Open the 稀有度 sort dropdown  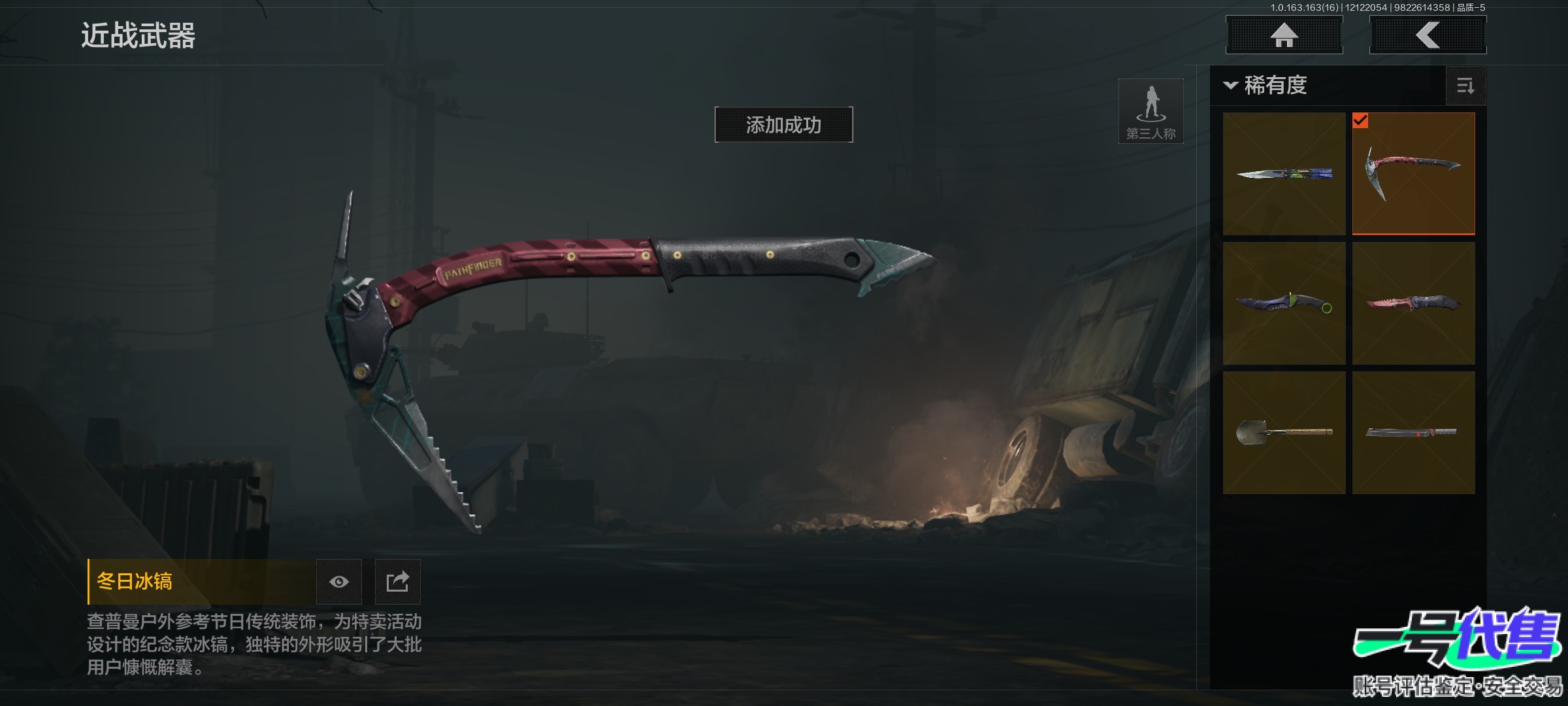[x=1266, y=86]
